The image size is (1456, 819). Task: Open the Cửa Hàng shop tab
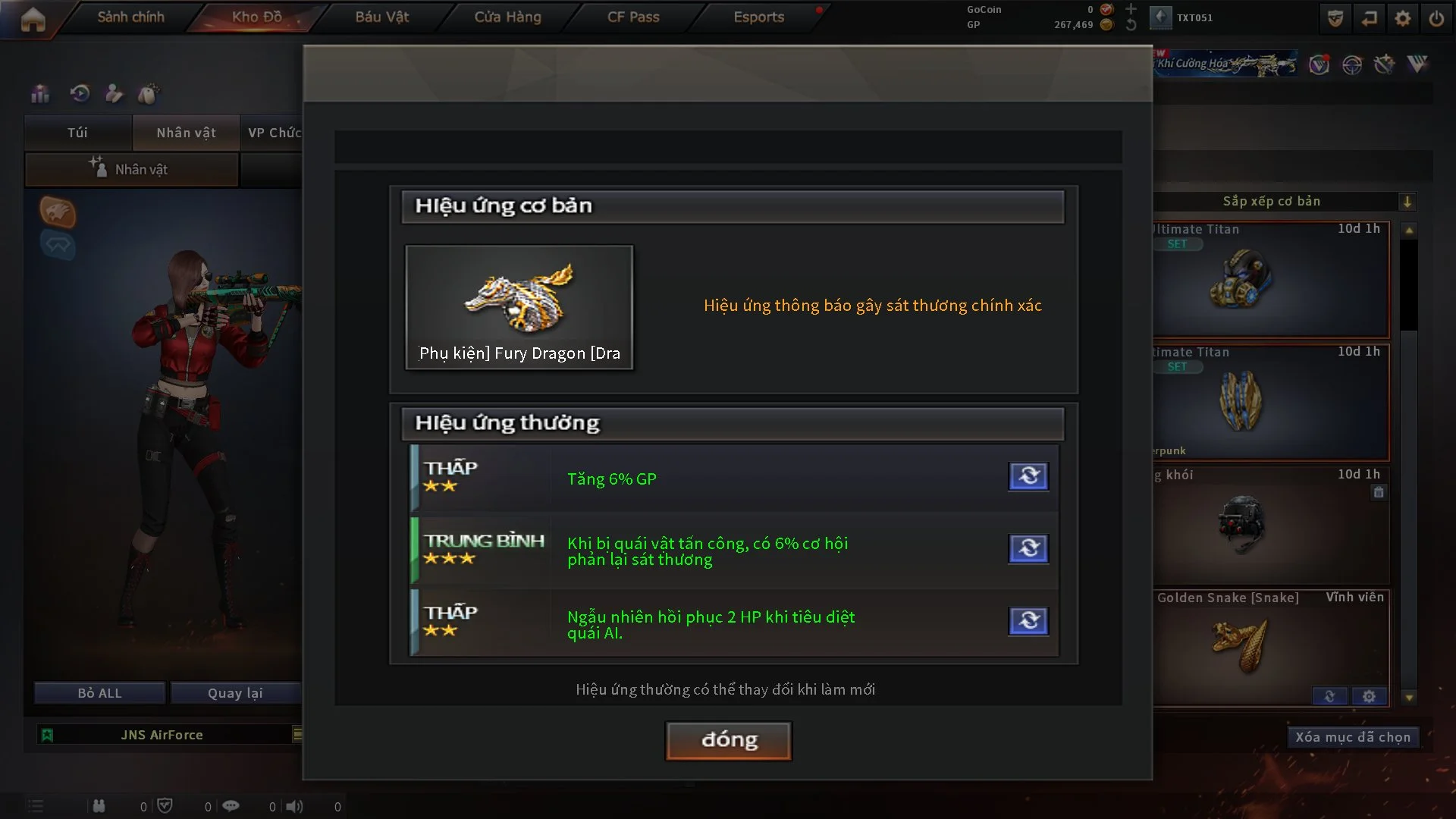pos(507,17)
